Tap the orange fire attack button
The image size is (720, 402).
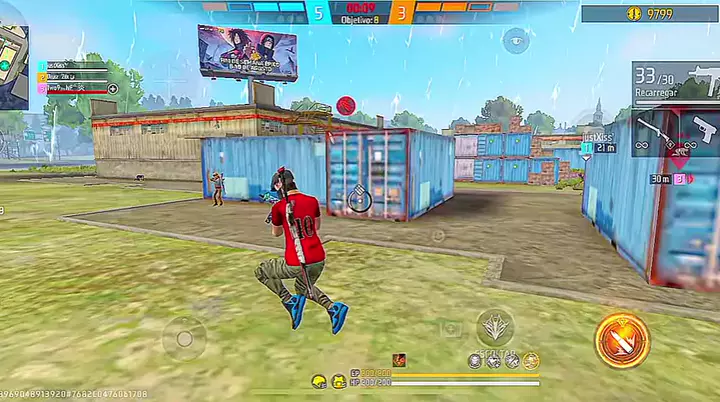pyautogui.click(x=622, y=341)
